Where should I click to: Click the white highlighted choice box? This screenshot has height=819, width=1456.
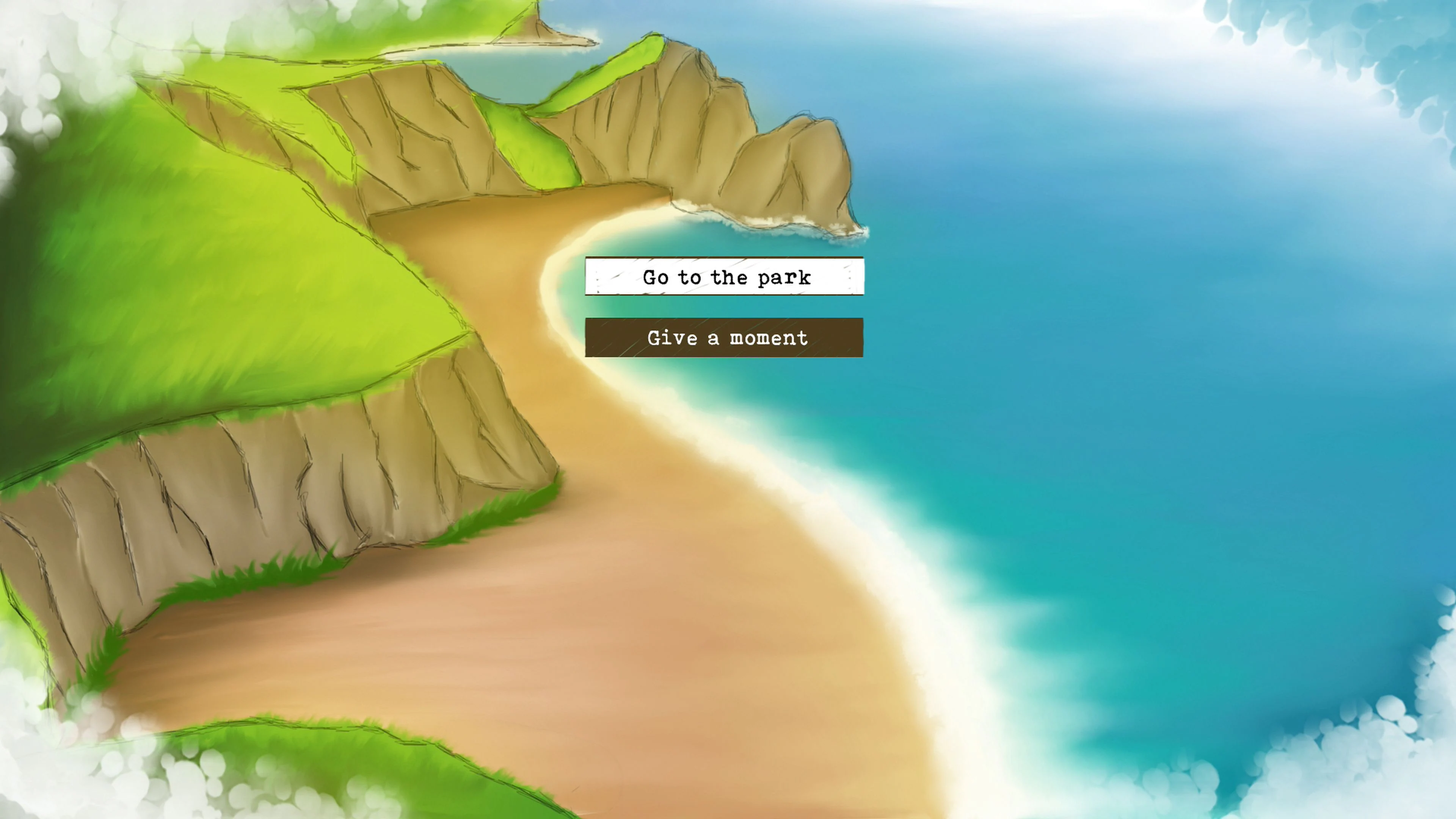[725, 278]
